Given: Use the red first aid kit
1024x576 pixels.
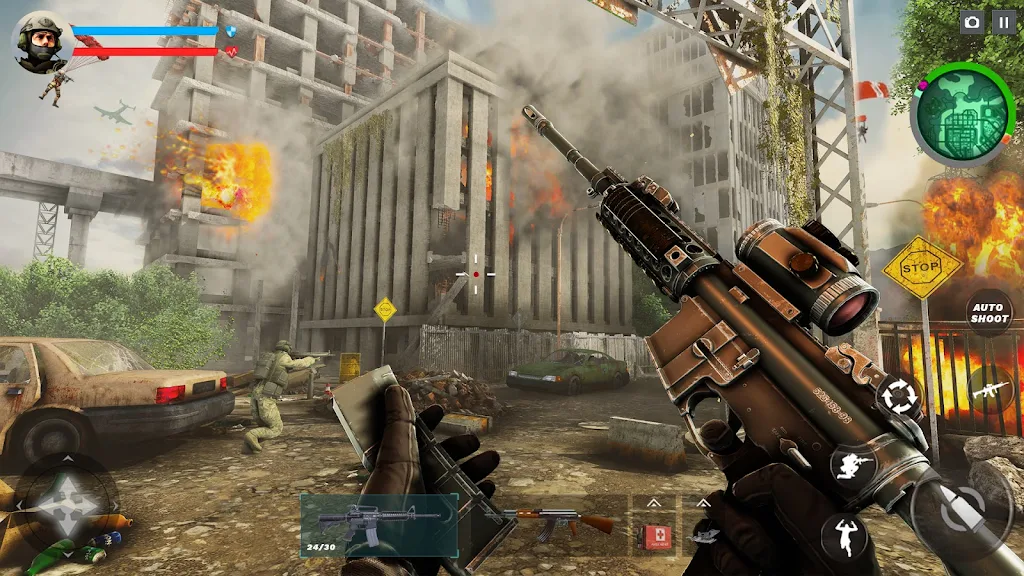Looking at the screenshot, I should click(655, 534).
